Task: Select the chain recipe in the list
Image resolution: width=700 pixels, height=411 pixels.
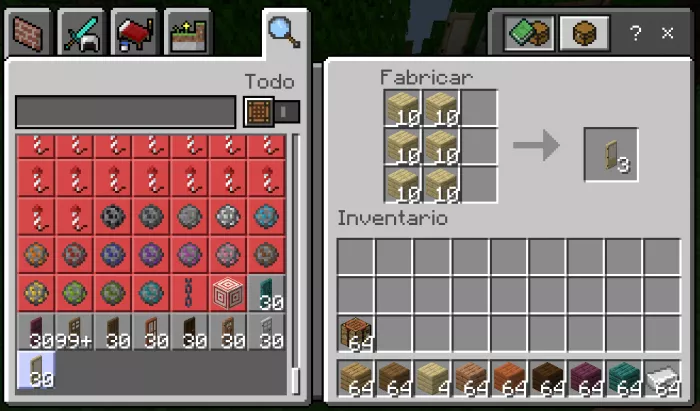Action: click(x=190, y=293)
